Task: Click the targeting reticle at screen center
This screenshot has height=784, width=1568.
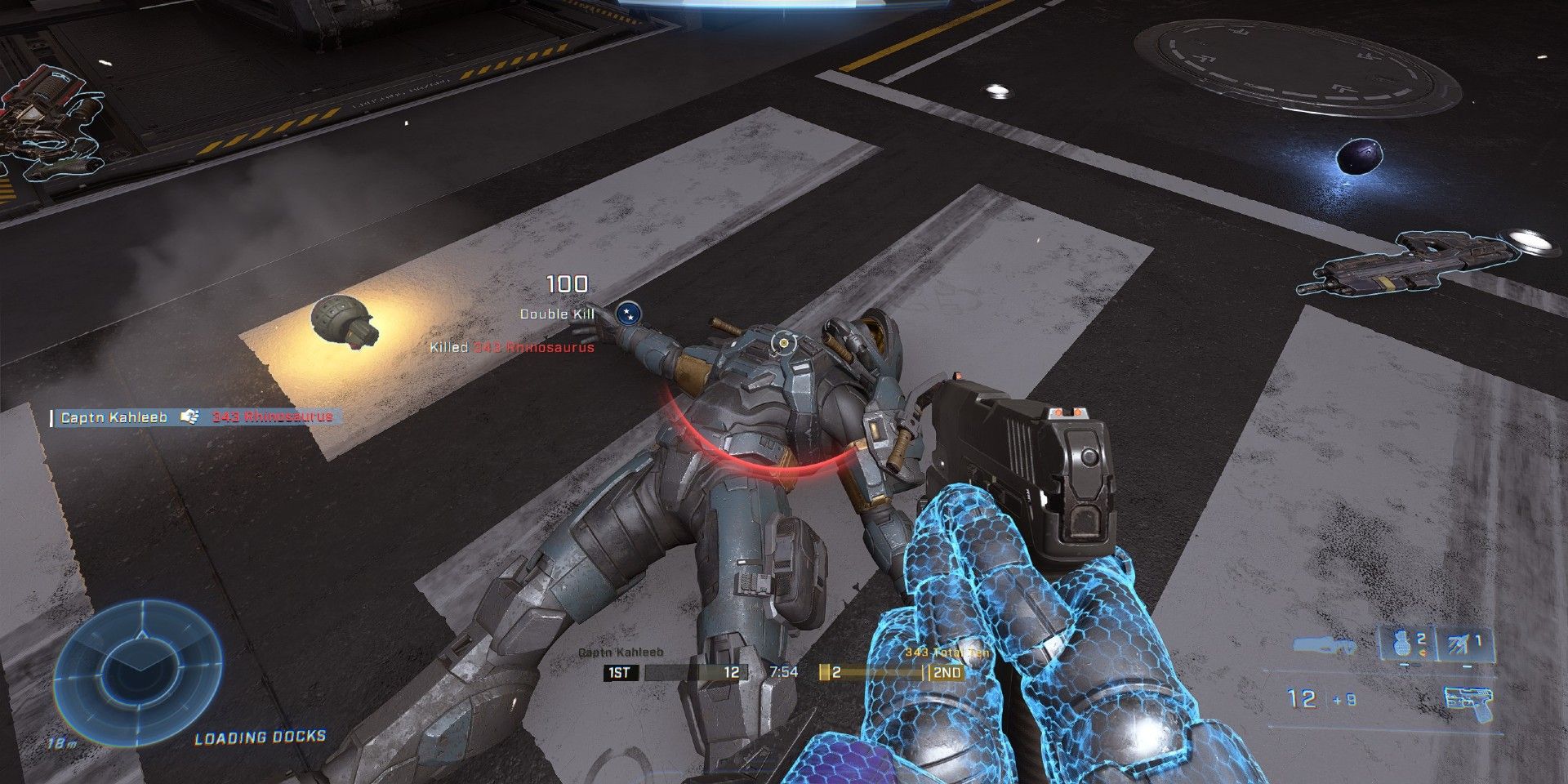Action: pyautogui.click(x=784, y=343)
